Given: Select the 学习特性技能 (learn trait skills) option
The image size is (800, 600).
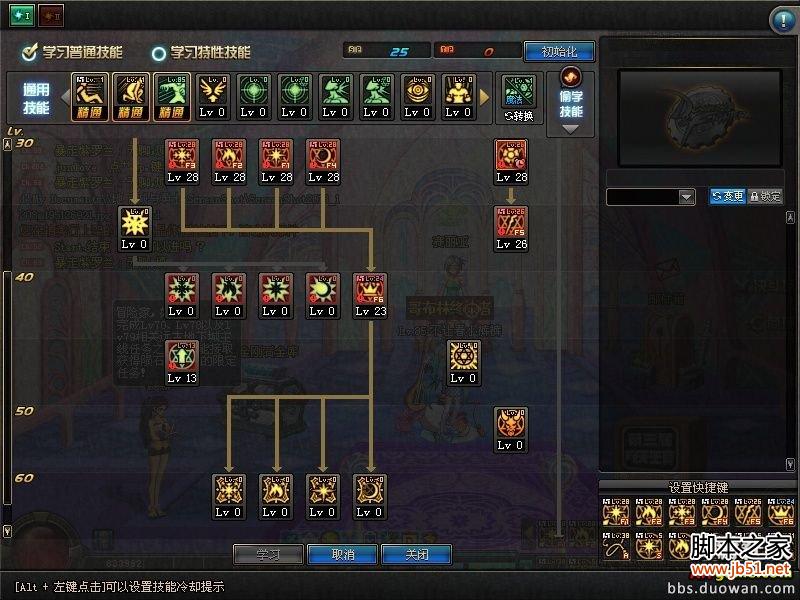Looking at the screenshot, I should pos(201,52).
